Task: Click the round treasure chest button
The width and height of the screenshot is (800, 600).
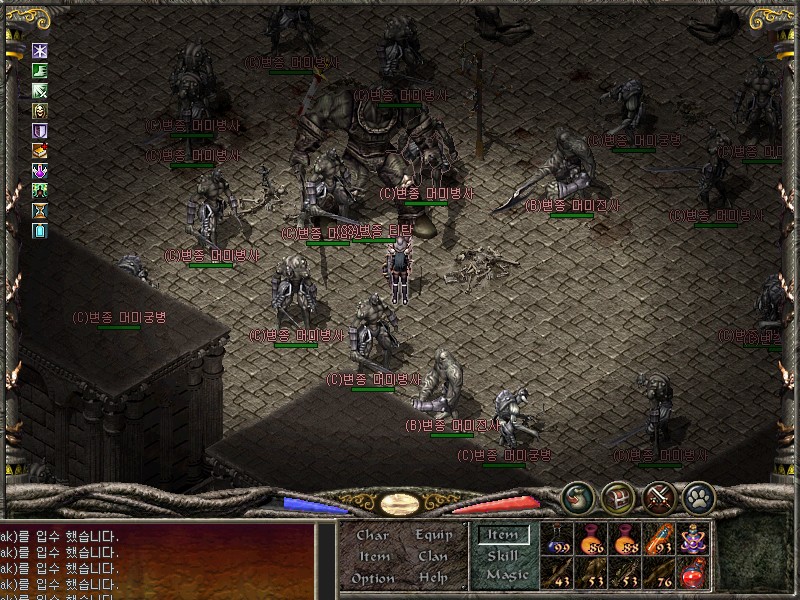Action: point(618,497)
